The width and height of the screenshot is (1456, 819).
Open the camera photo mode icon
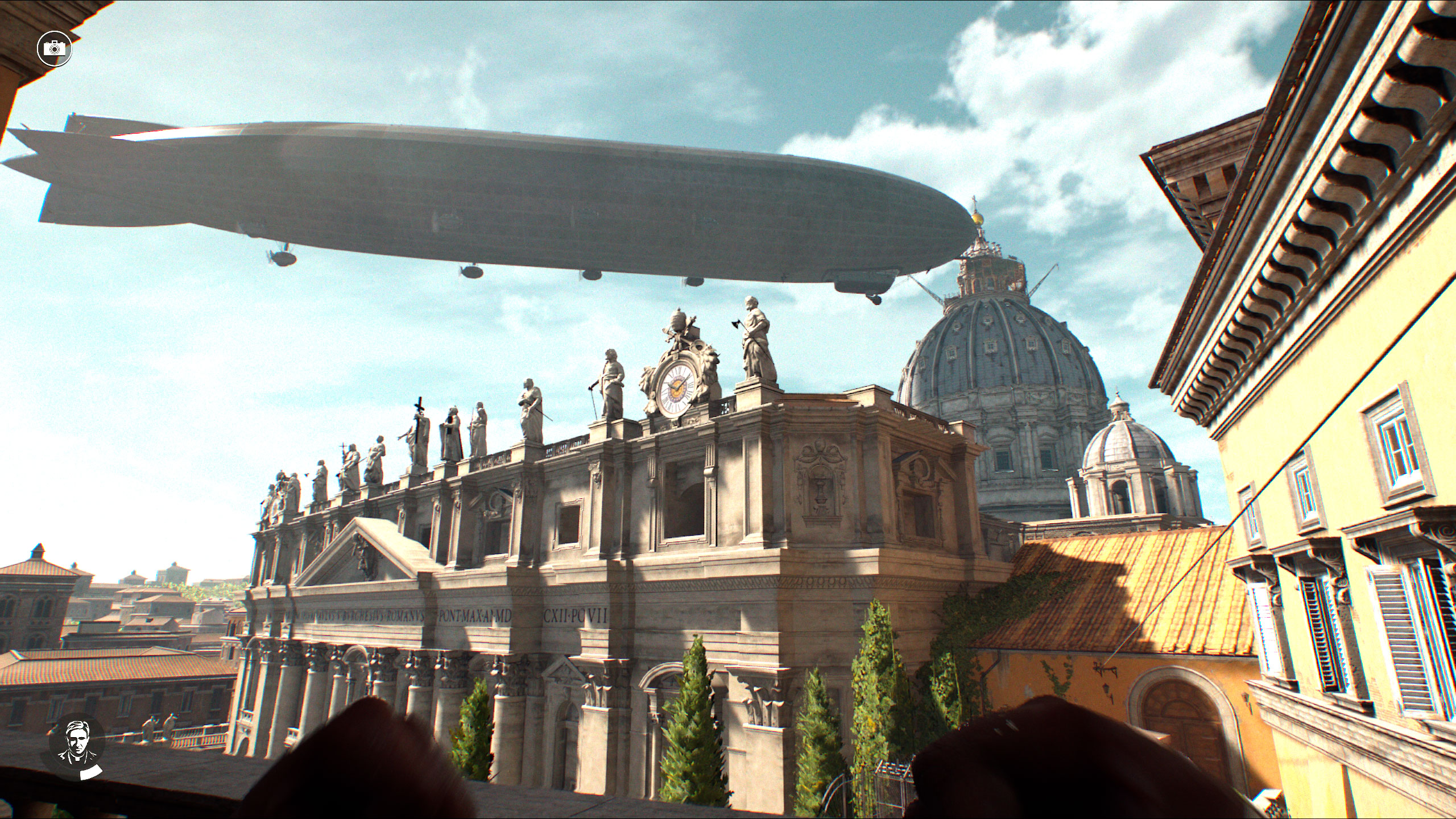[54, 48]
